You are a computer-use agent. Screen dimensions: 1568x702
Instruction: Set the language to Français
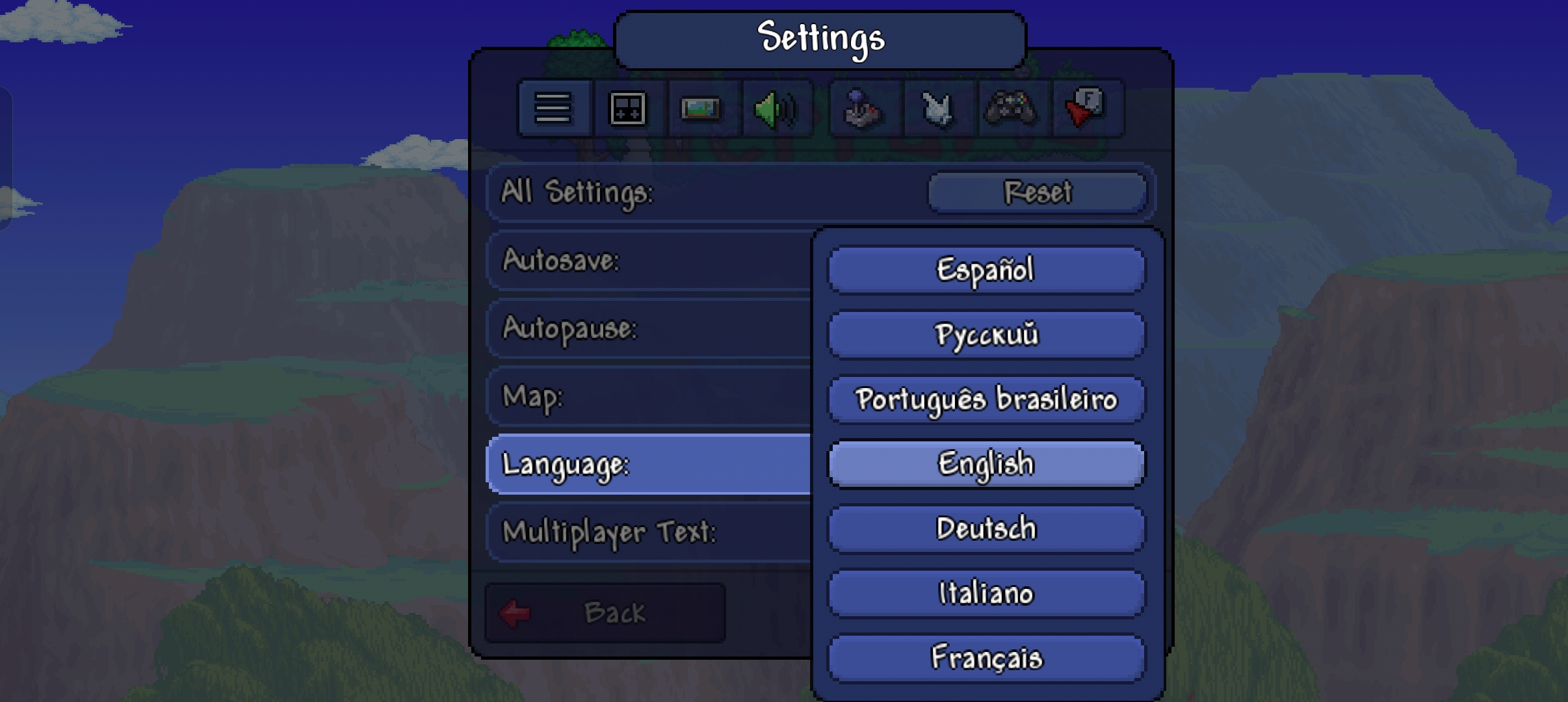986,658
